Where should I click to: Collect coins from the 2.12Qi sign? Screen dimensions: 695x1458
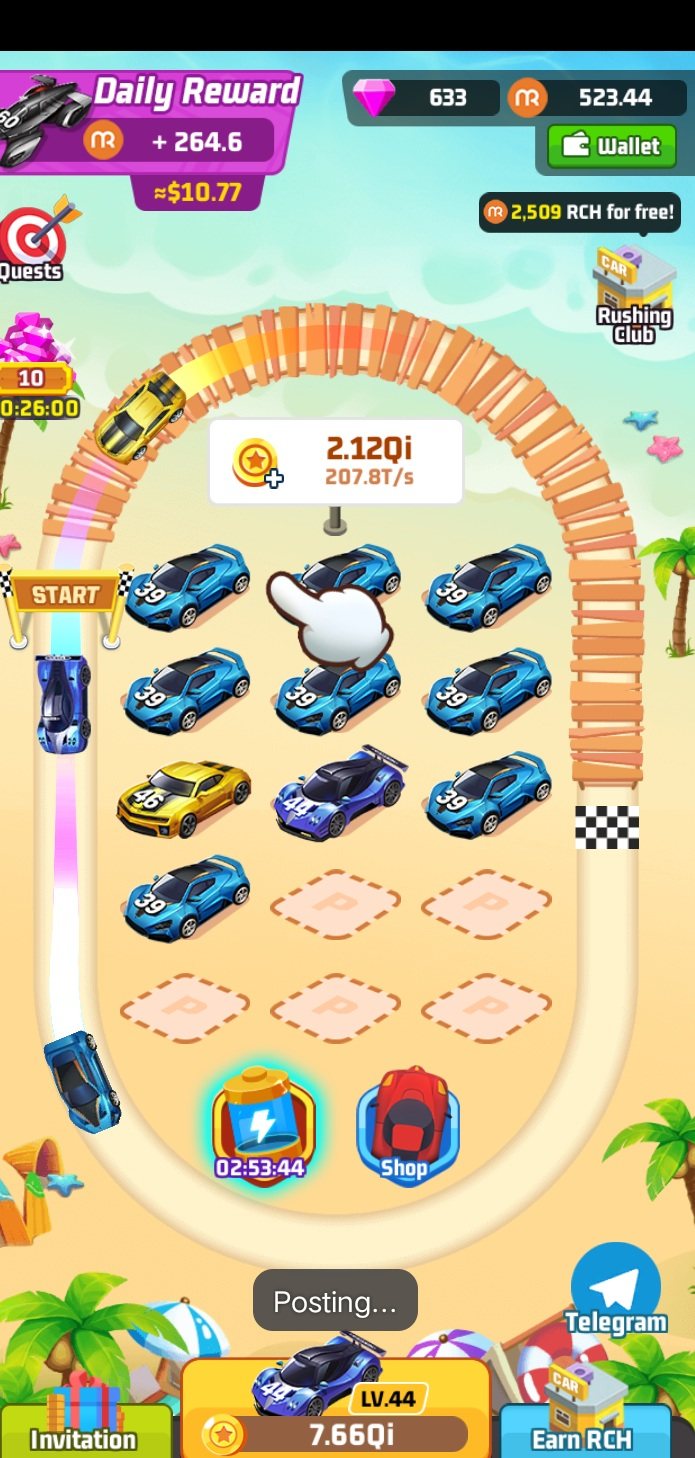(335, 461)
